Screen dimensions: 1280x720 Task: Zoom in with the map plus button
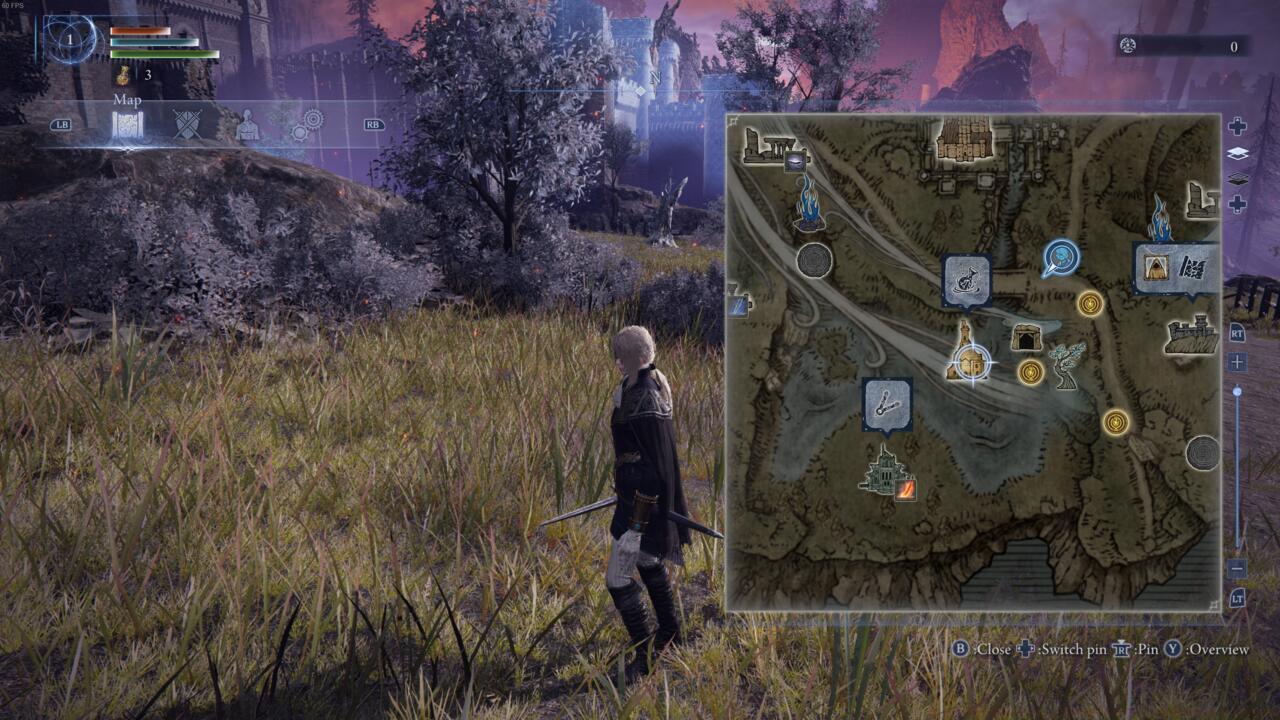click(x=1237, y=362)
